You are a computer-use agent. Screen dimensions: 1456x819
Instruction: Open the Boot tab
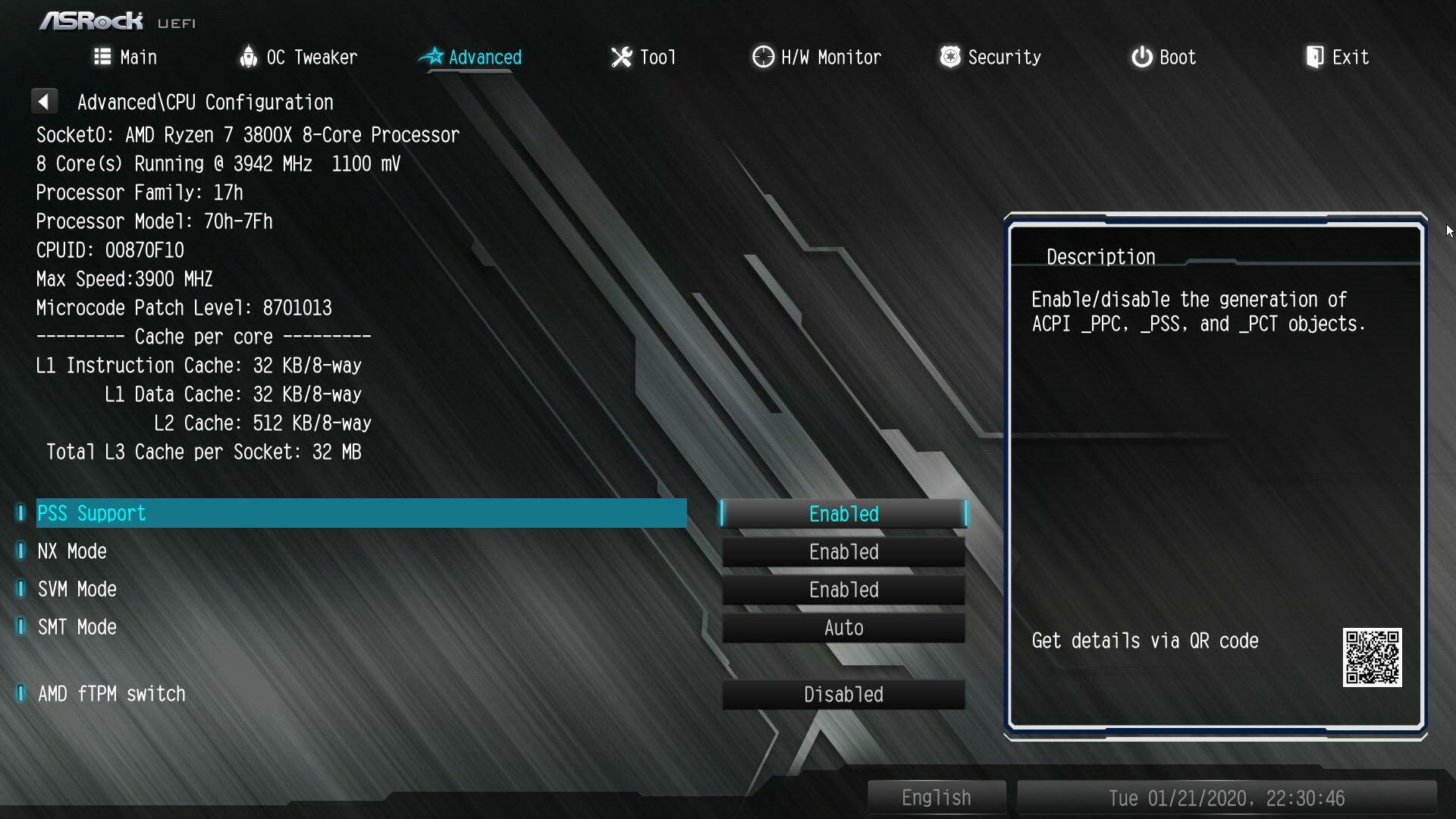coord(1163,57)
